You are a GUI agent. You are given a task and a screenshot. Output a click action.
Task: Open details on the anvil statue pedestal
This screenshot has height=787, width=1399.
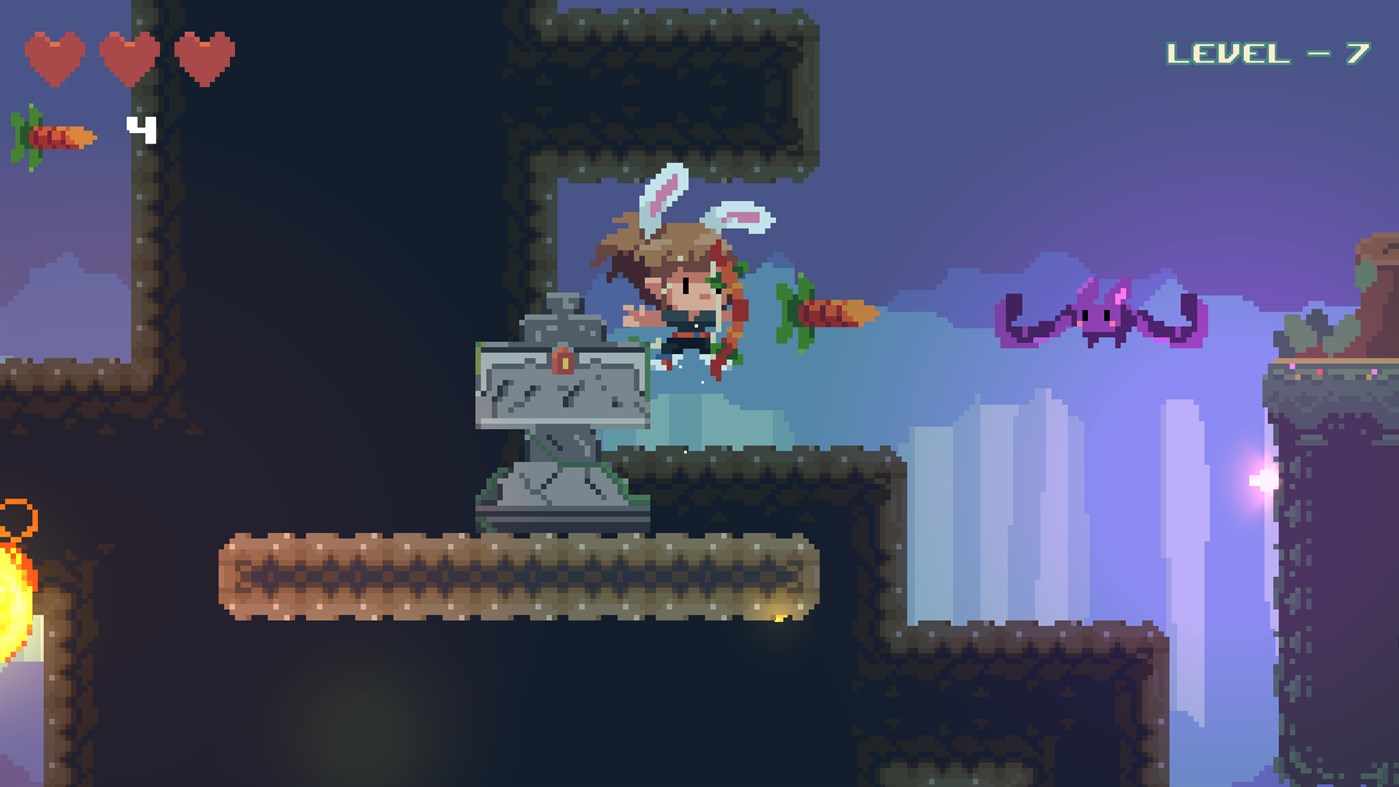pos(555,490)
